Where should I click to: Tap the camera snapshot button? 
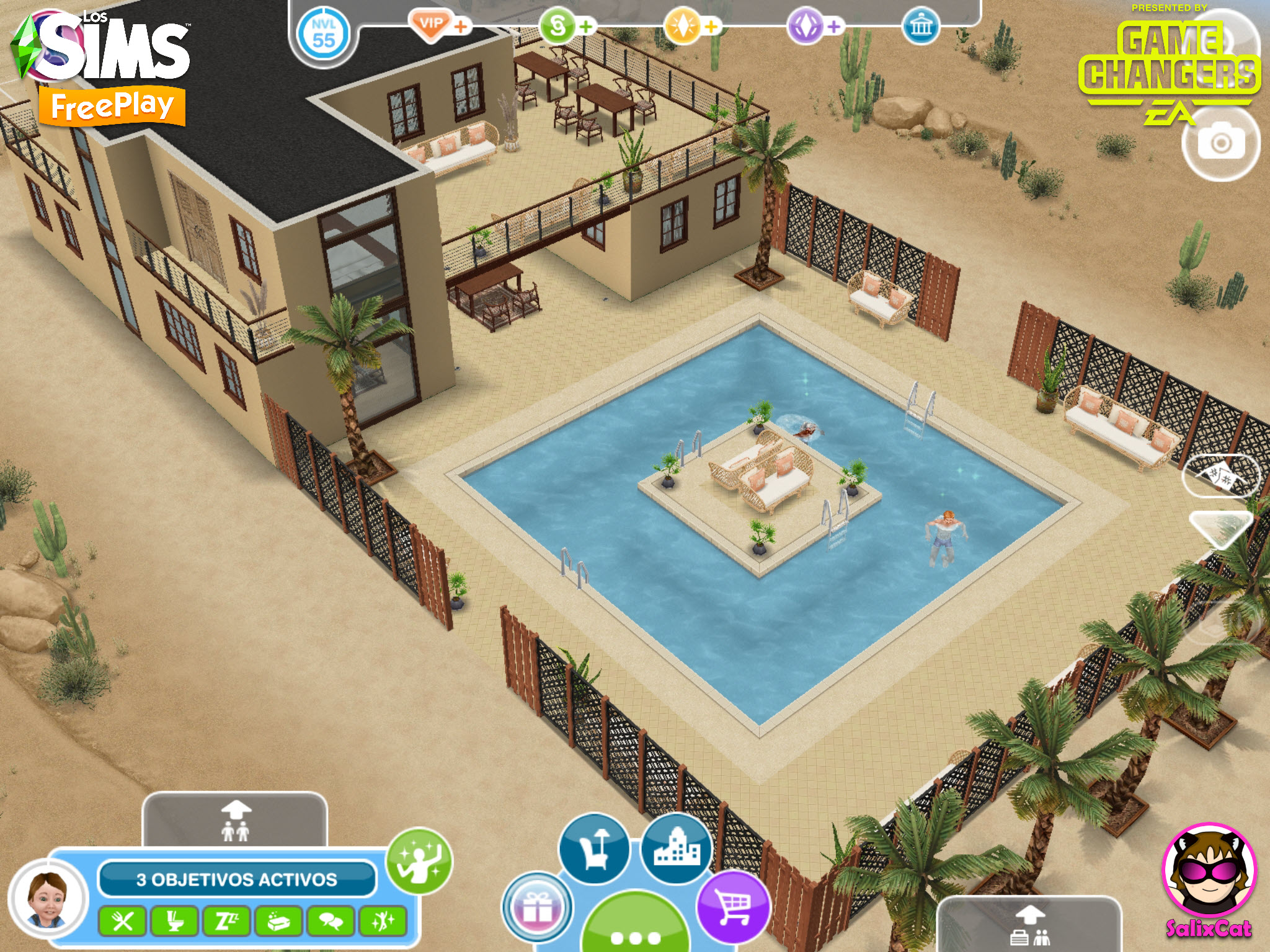[x=1220, y=144]
